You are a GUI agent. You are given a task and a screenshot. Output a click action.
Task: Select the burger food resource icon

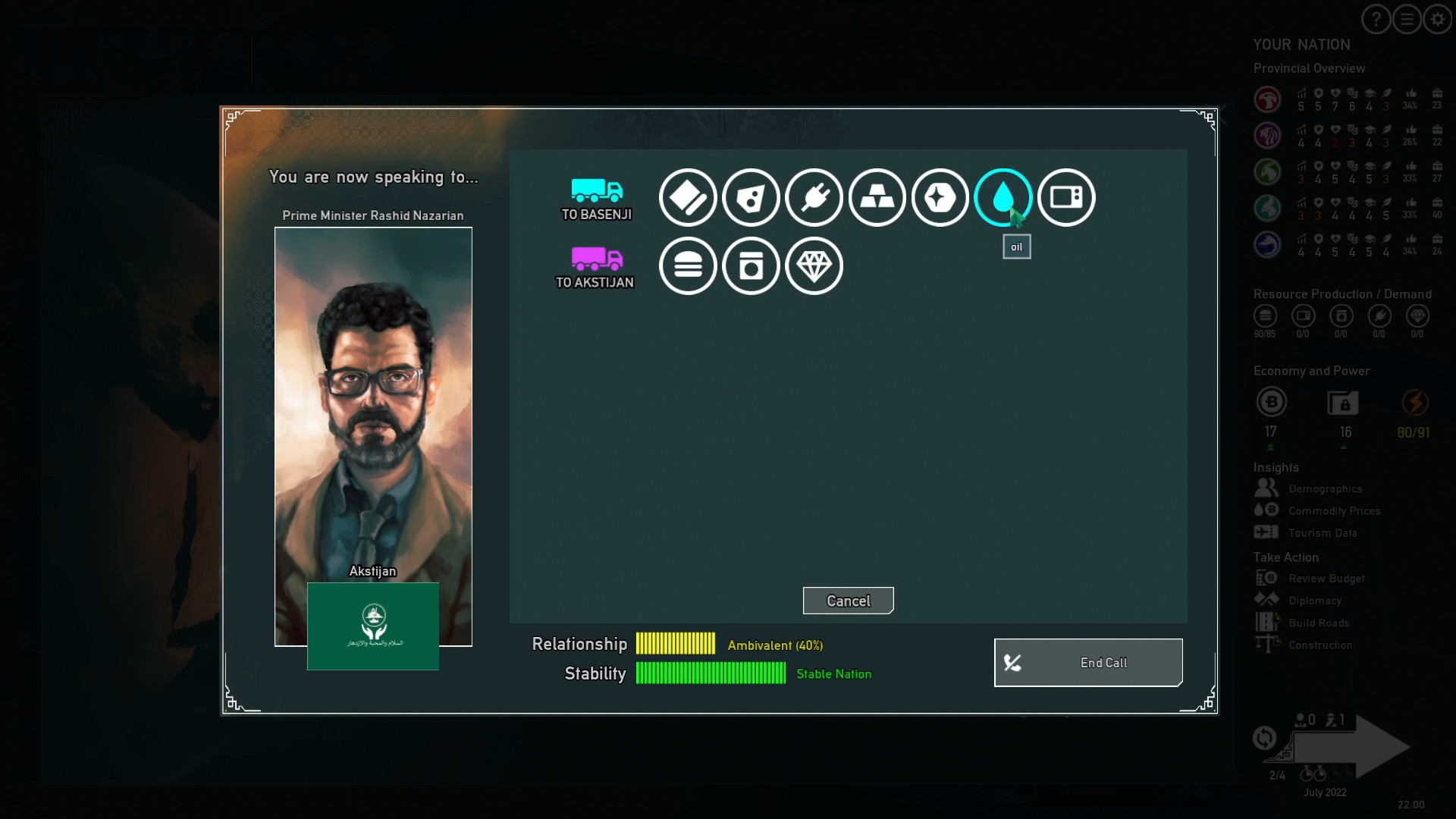pos(688,266)
